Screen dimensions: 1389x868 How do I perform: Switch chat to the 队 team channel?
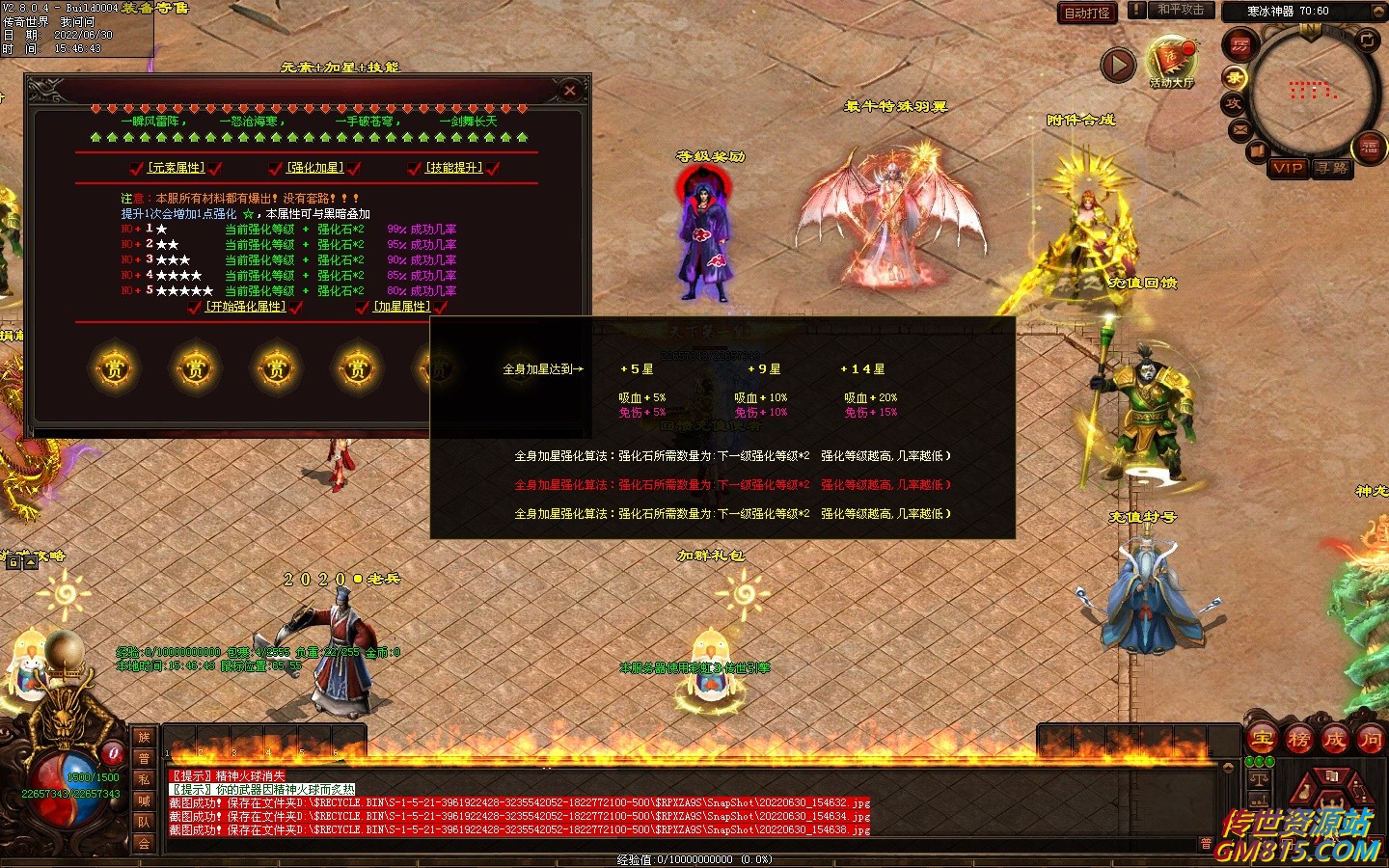click(x=144, y=822)
